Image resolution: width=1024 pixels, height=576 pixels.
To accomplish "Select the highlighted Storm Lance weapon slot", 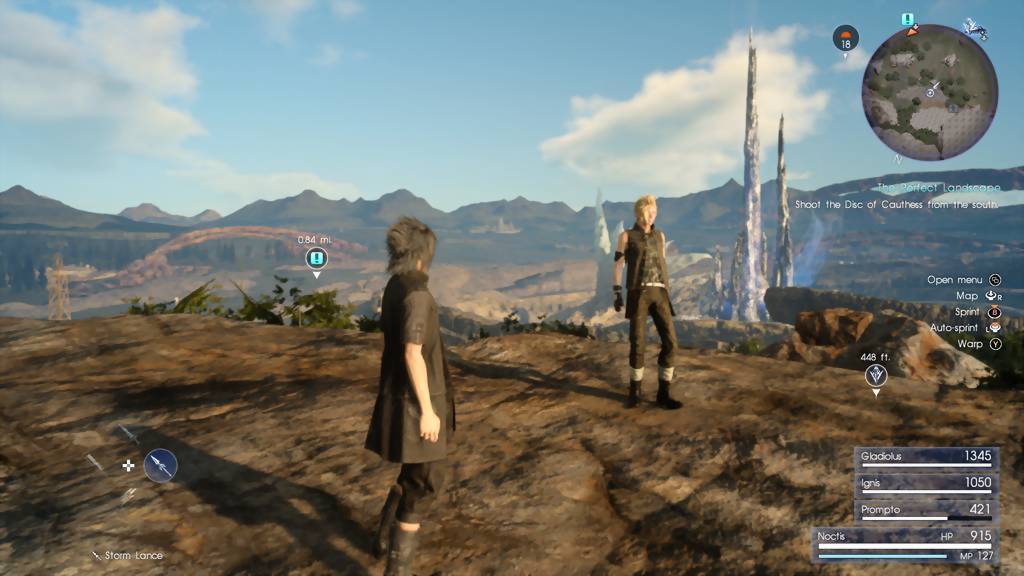I will tap(160, 465).
